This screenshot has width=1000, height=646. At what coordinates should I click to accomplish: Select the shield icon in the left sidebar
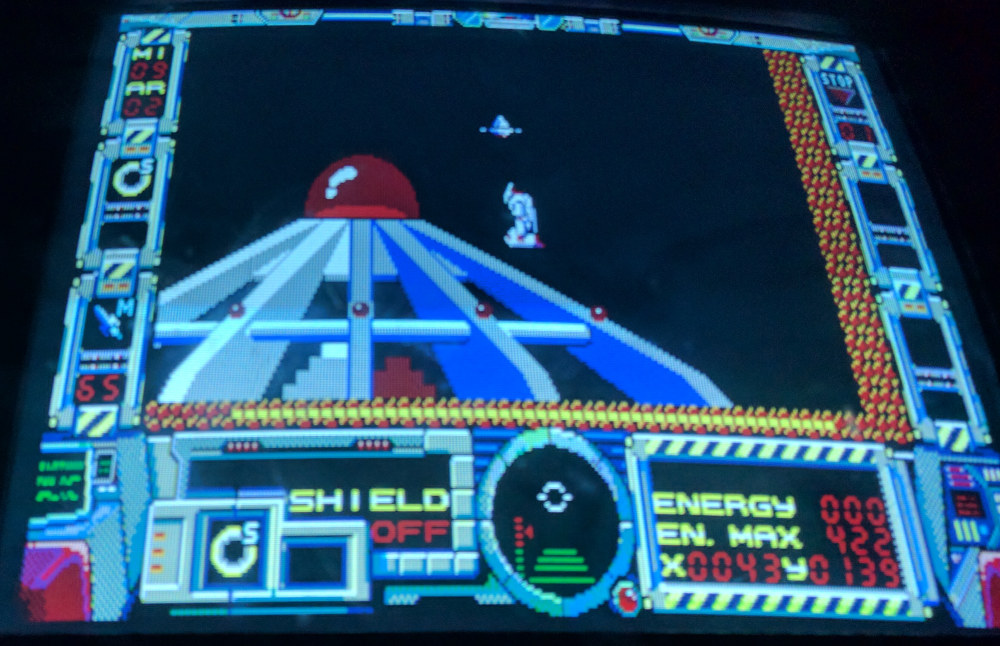tap(132, 179)
